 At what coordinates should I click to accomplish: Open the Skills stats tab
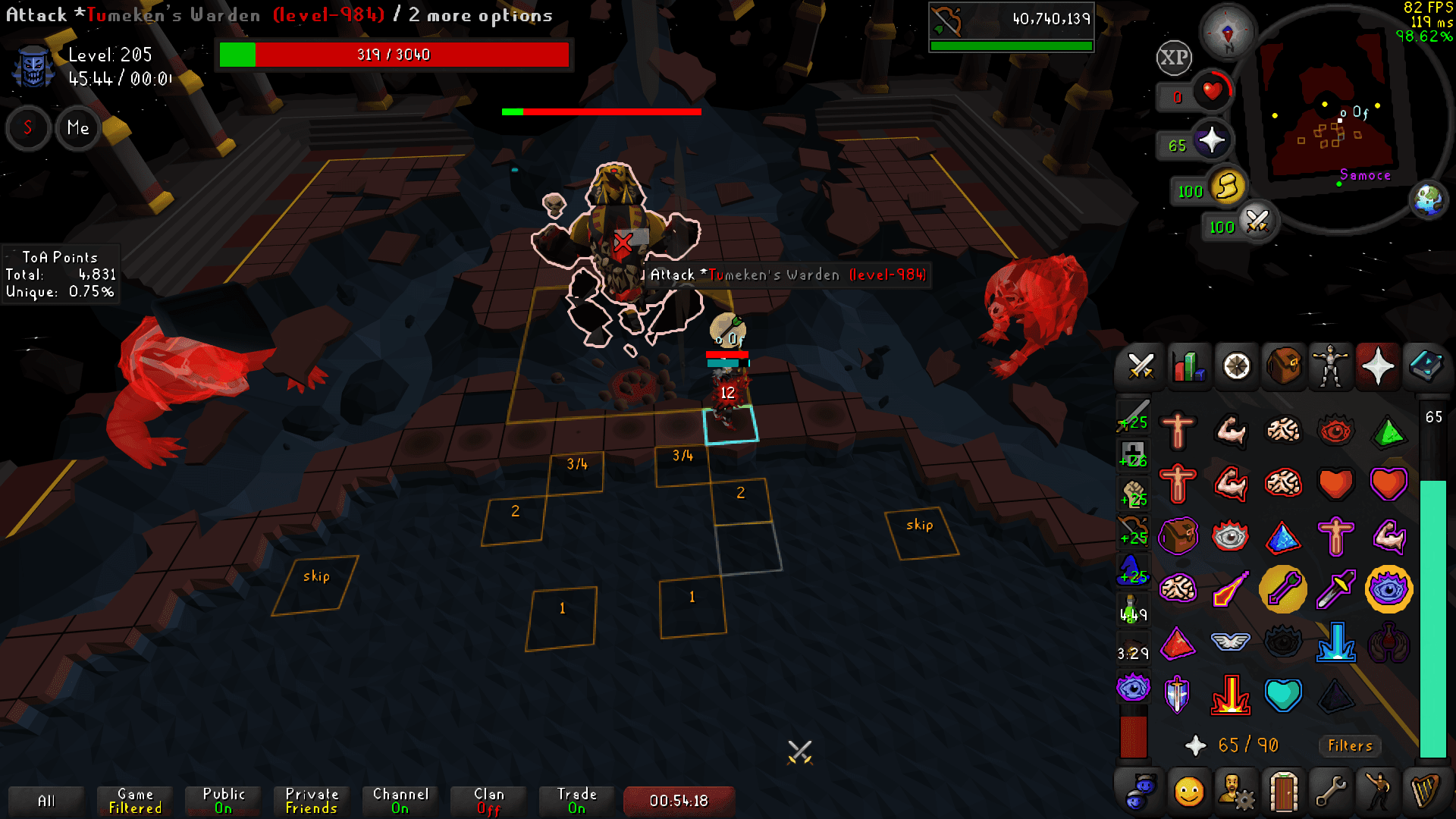pyautogui.click(x=1188, y=367)
